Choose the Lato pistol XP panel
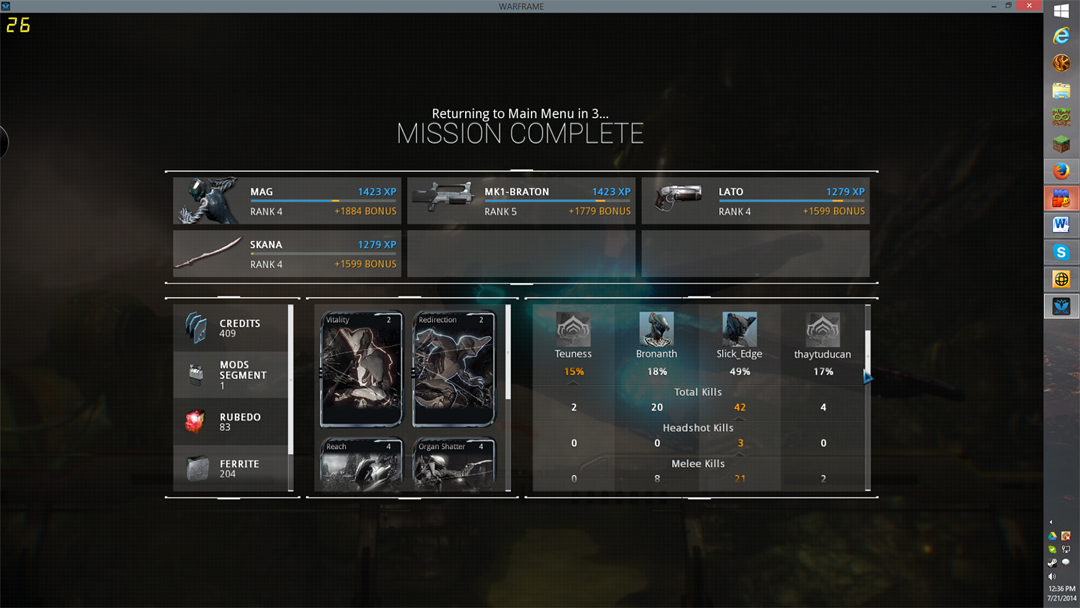The height and width of the screenshot is (608, 1080). (755, 201)
